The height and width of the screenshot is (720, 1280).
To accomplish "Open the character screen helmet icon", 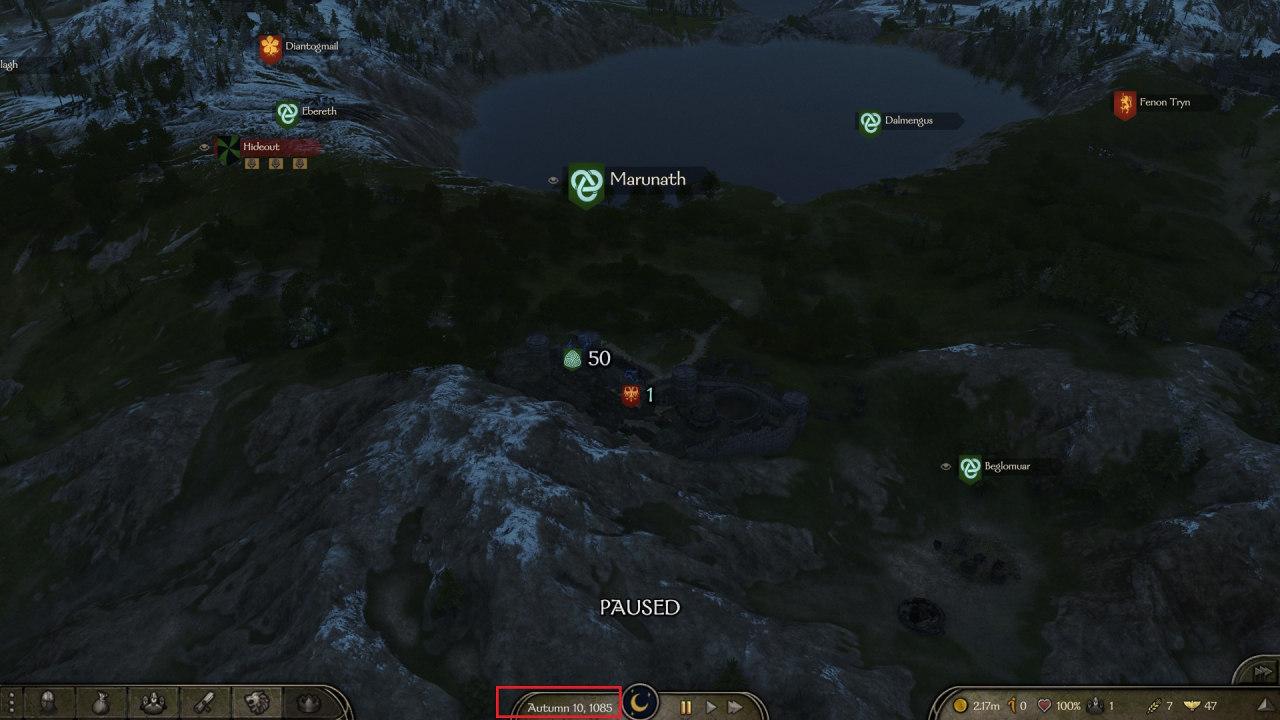I will coord(47,704).
